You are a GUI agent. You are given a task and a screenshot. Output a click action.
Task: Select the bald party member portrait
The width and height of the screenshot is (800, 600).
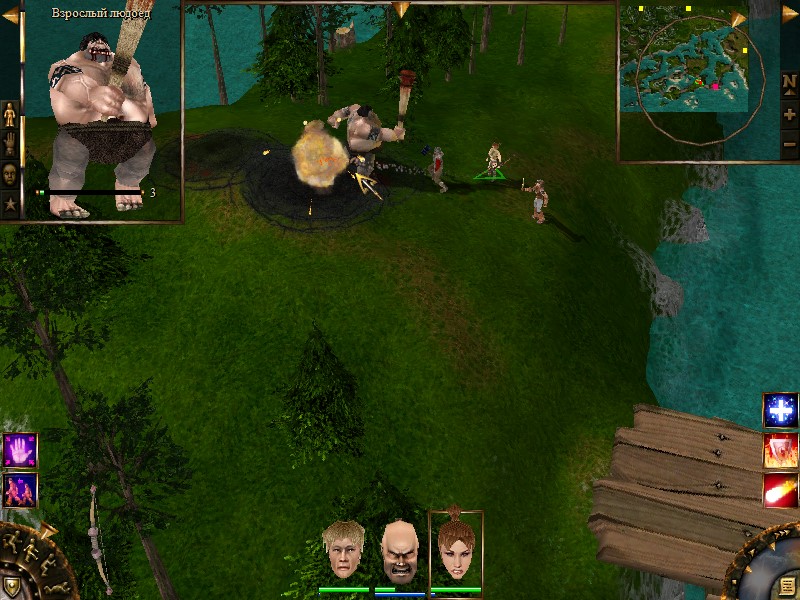[400, 551]
